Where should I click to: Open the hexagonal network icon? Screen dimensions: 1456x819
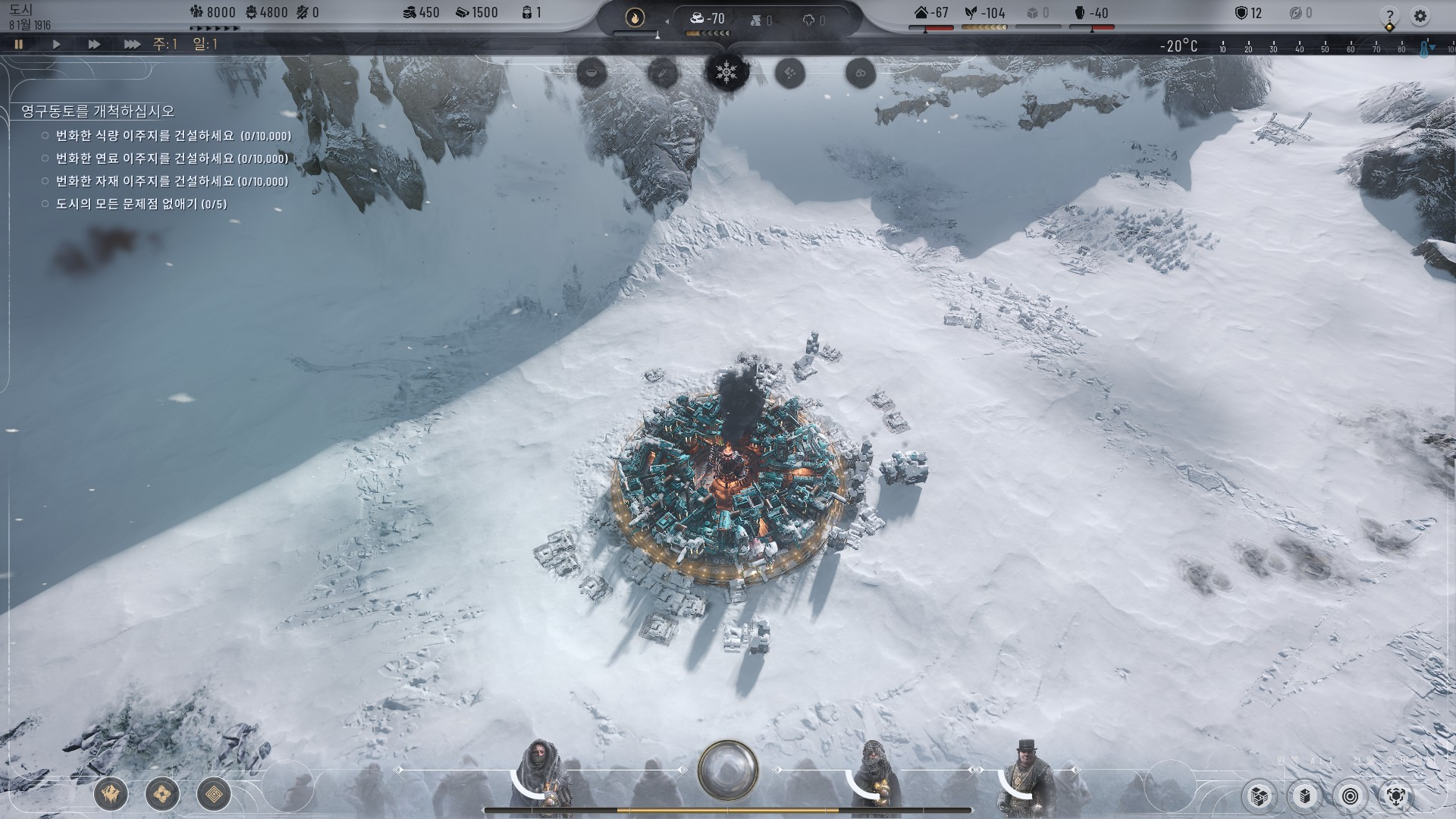click(1396, 795)
